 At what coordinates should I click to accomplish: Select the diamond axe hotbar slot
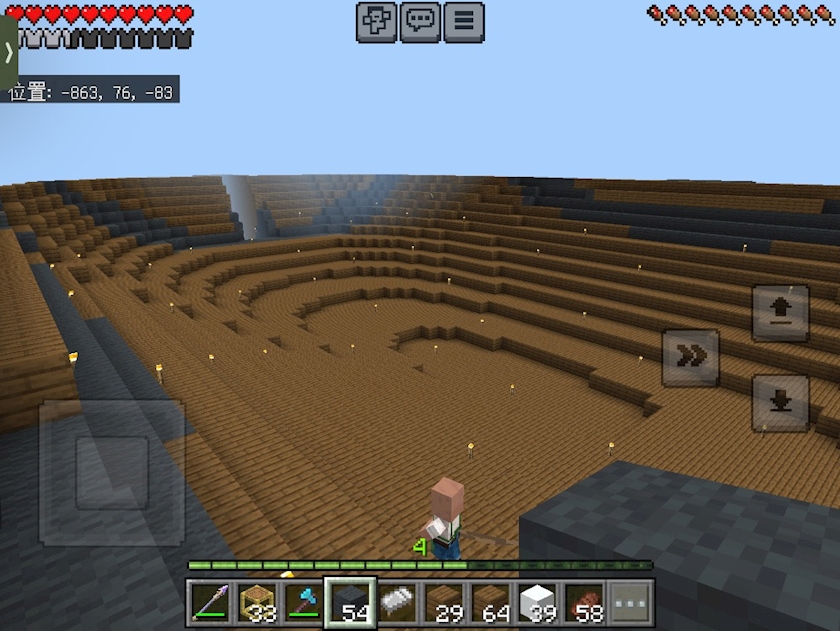click(304, 603)
